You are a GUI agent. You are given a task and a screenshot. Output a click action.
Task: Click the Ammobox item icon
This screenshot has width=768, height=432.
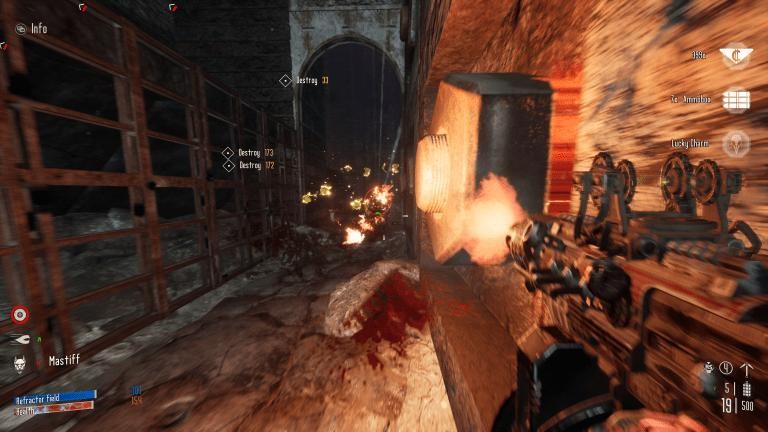pos(736,100)
